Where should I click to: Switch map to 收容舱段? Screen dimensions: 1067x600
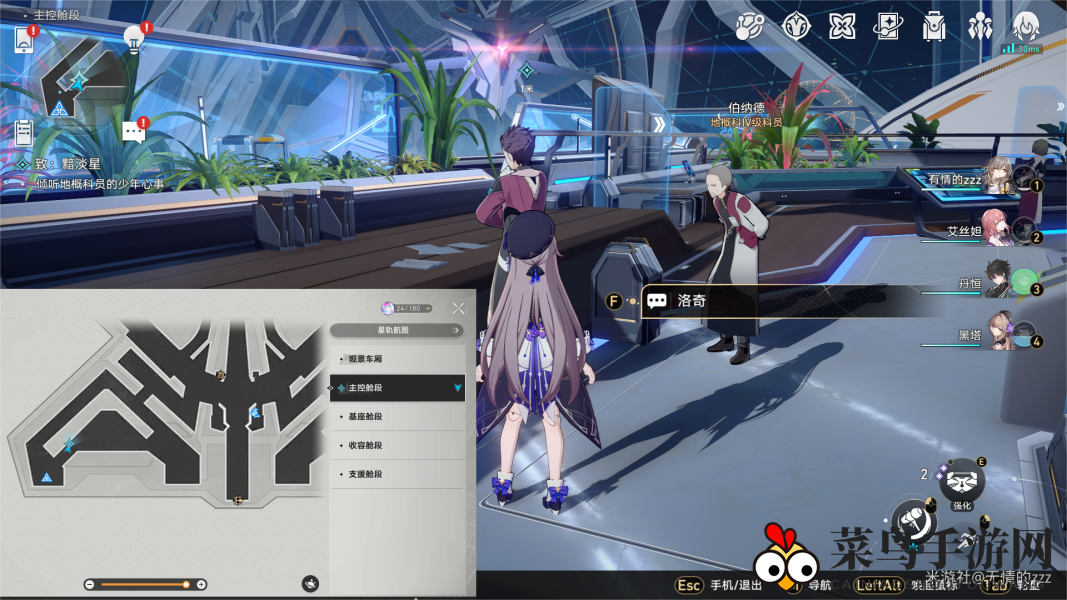click(397, 445)
